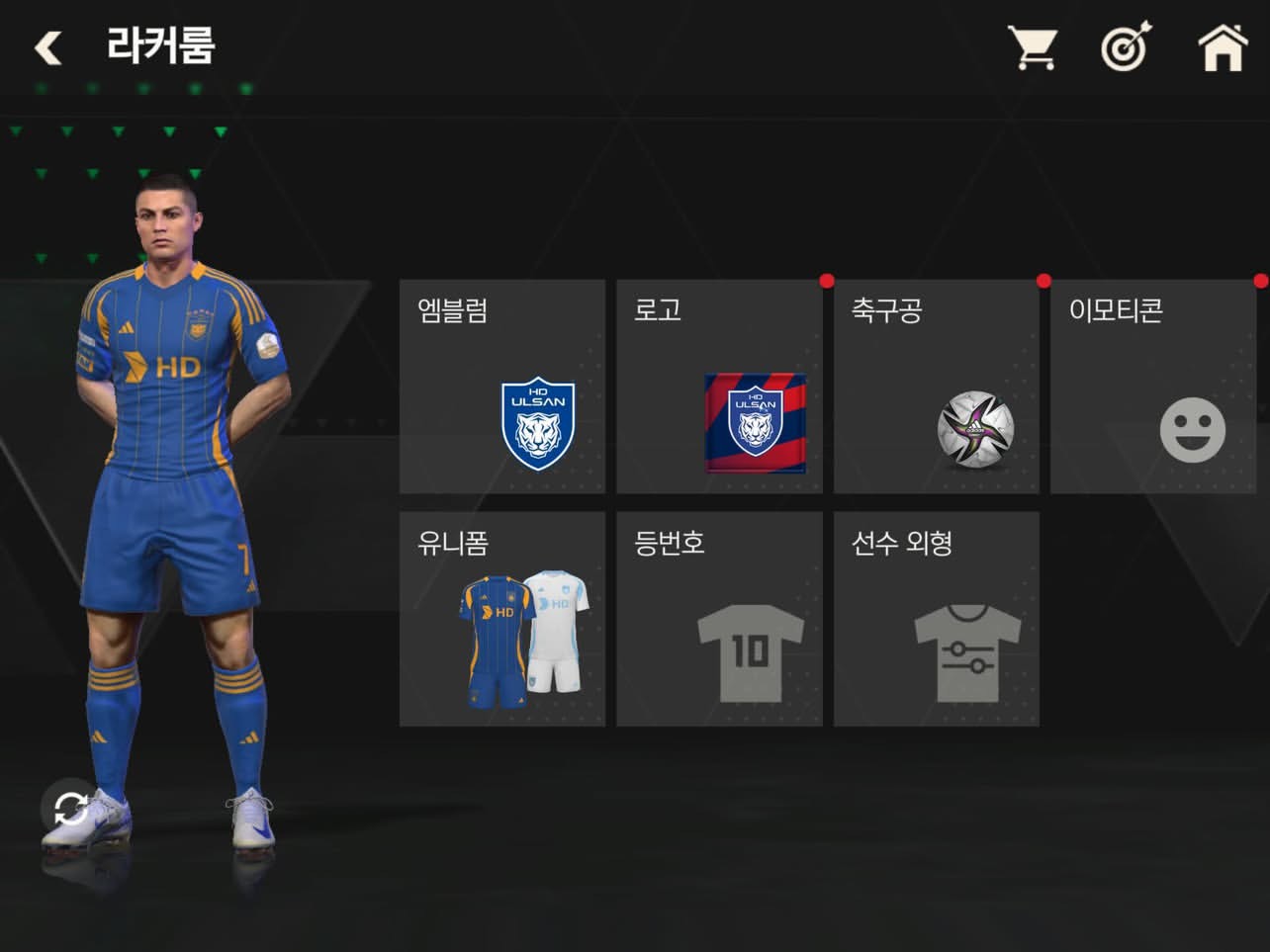
Task: Open the 엠블럼 emblem tile
Action: (x=501, y=387)
